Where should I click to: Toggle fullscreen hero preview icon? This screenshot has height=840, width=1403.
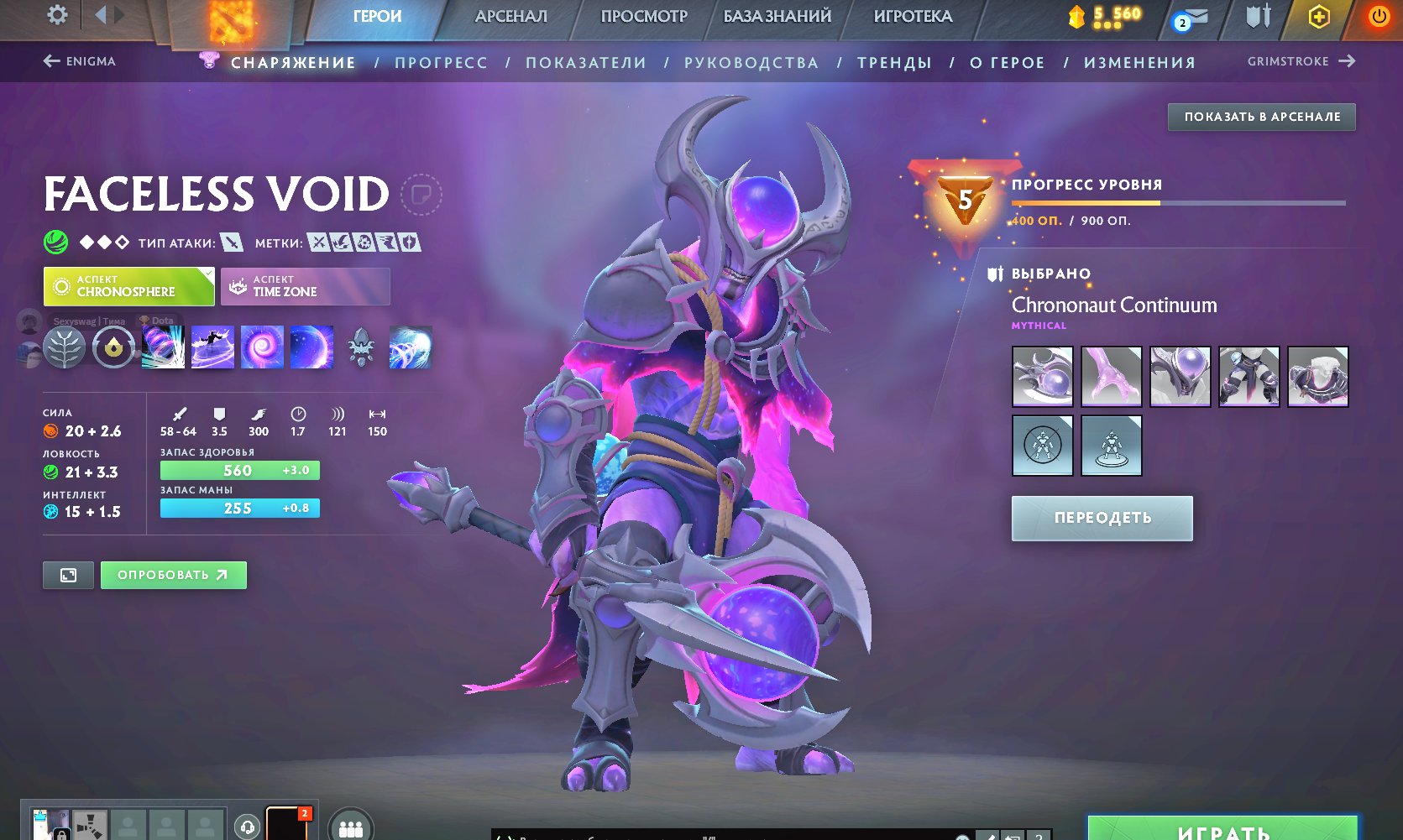point(67,575)
